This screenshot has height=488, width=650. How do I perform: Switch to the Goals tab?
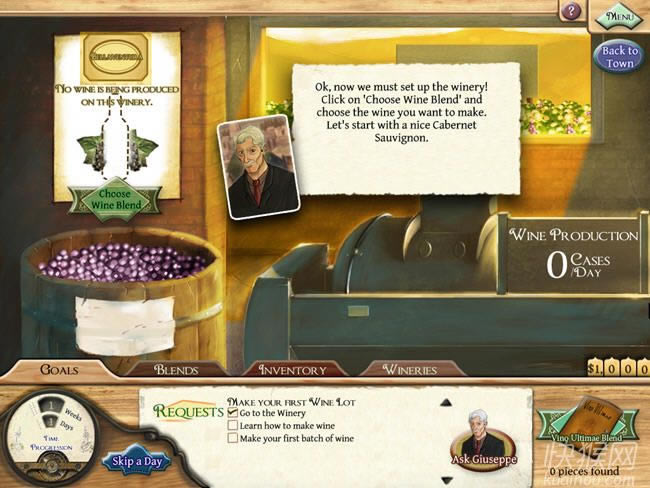(x=59, y=369)
